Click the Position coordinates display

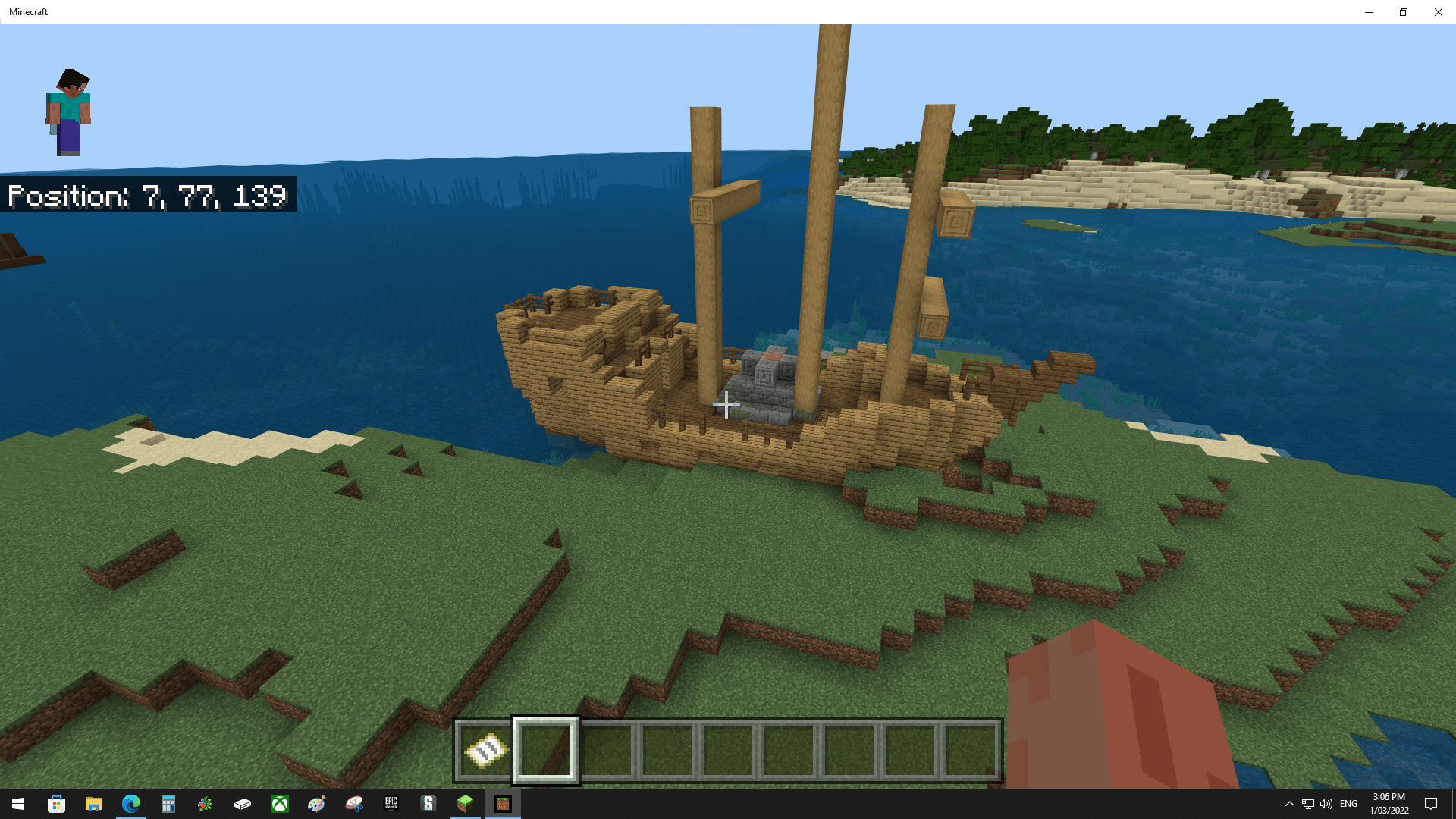click(148, 196)
